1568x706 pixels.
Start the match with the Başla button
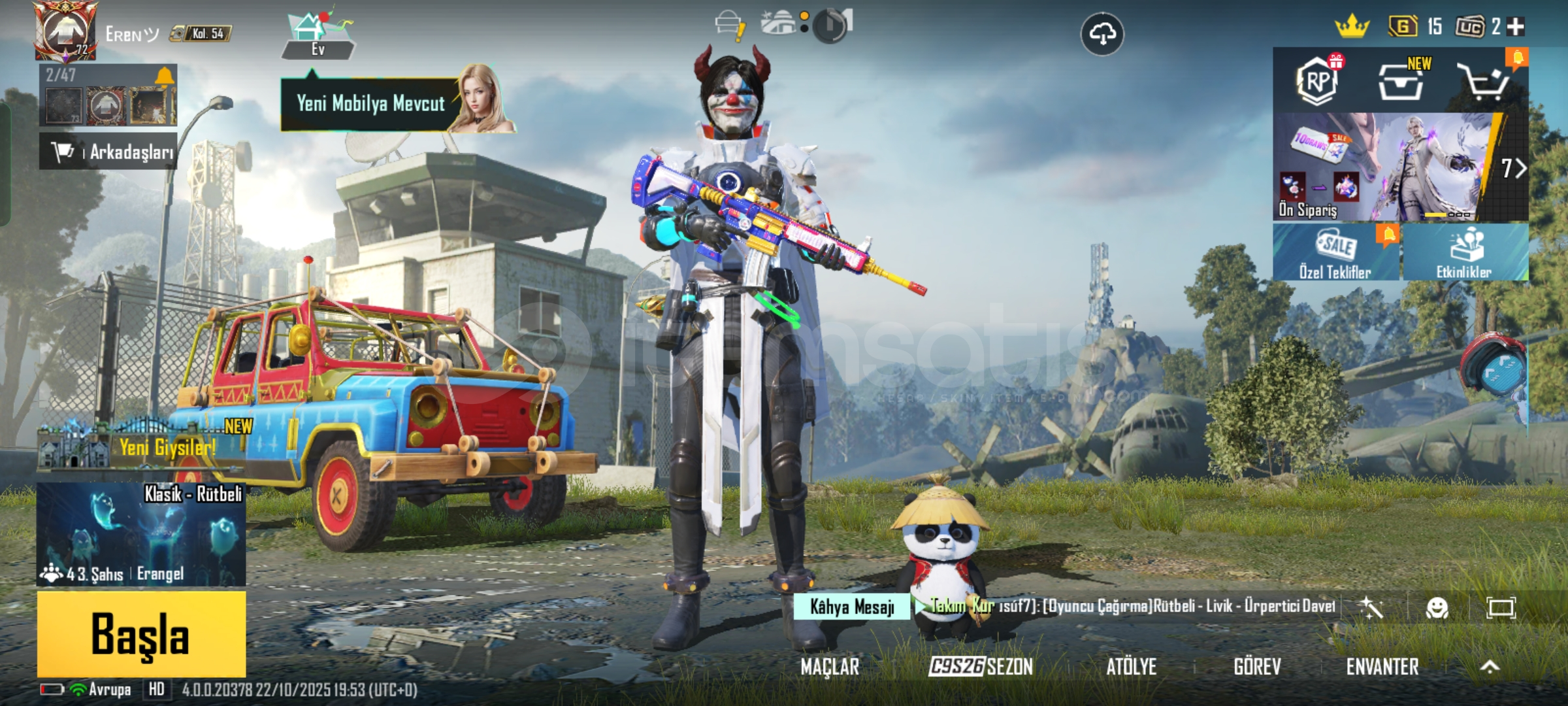pos(141,633)
